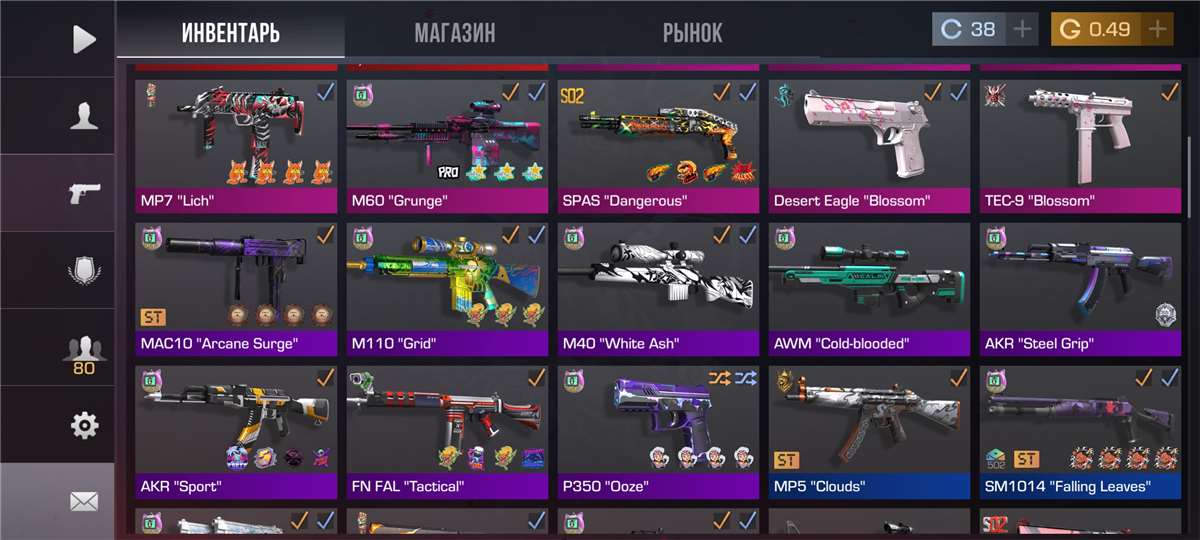Pick the SM1014 "Falling Leaves" skin

pyautogui.click(x=1081, y=428)
